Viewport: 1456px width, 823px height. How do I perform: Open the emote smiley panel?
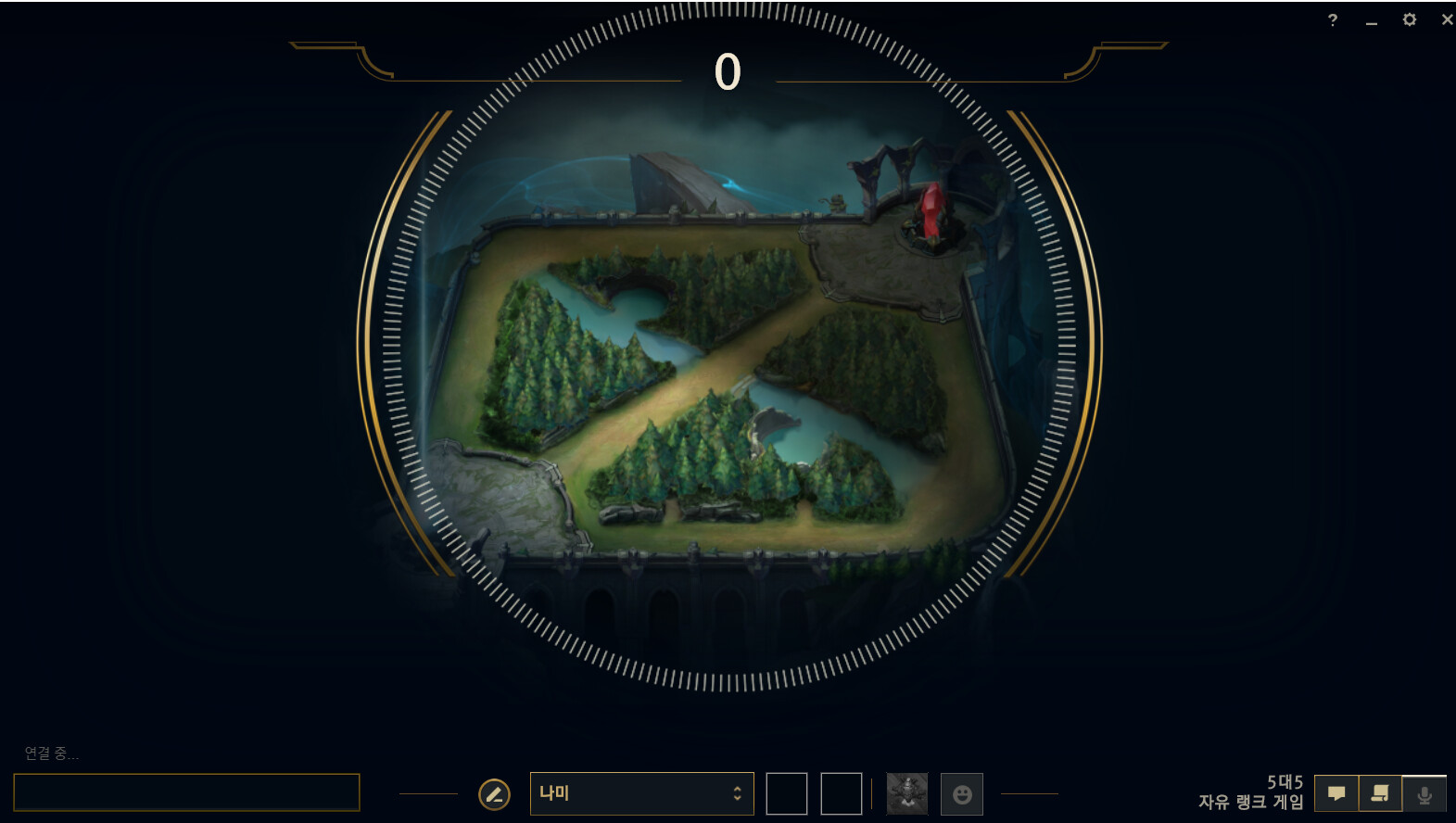[962, 794]
